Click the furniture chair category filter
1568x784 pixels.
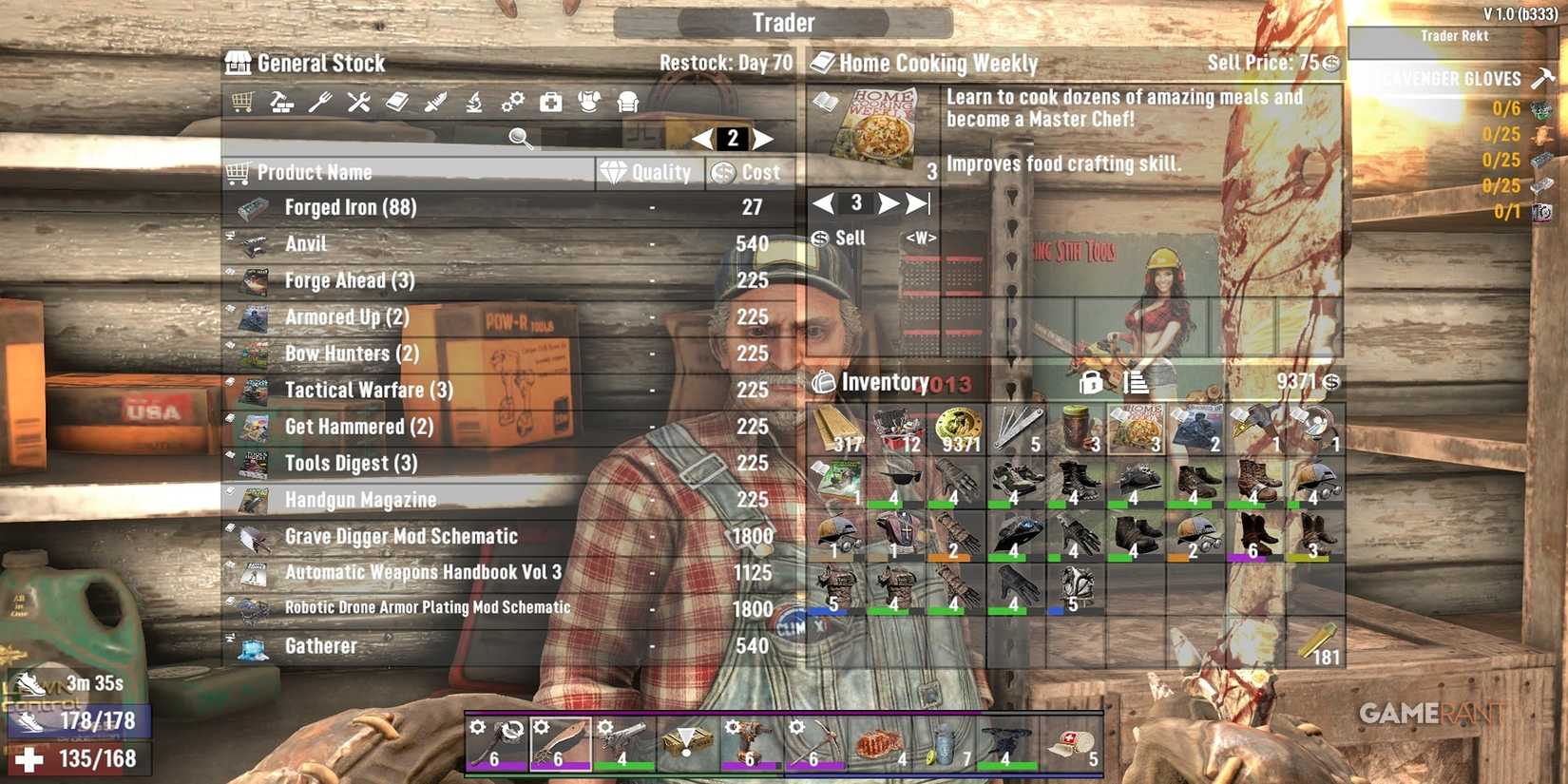point(629,100)
